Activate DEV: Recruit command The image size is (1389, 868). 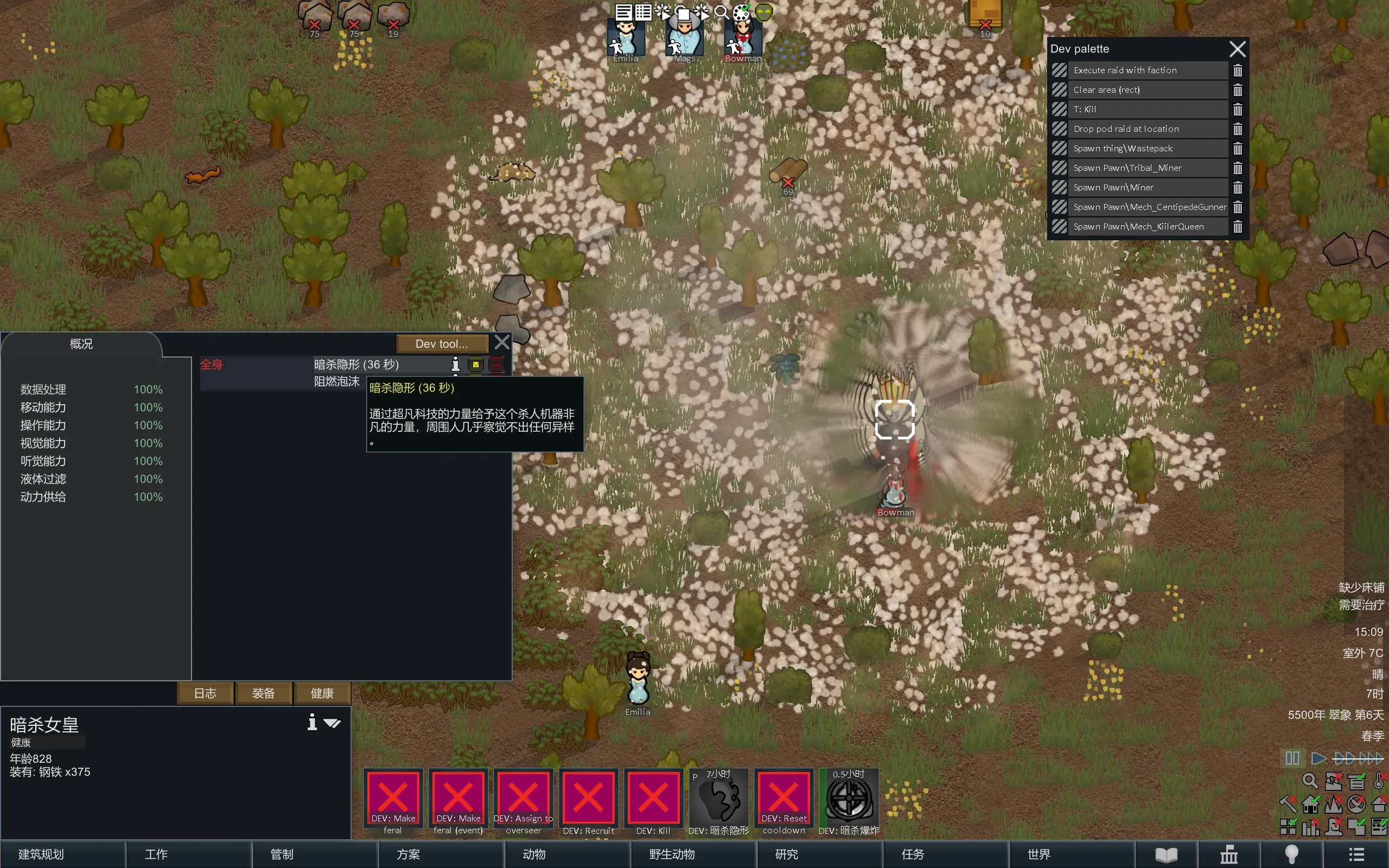click(x=588, y=801)
